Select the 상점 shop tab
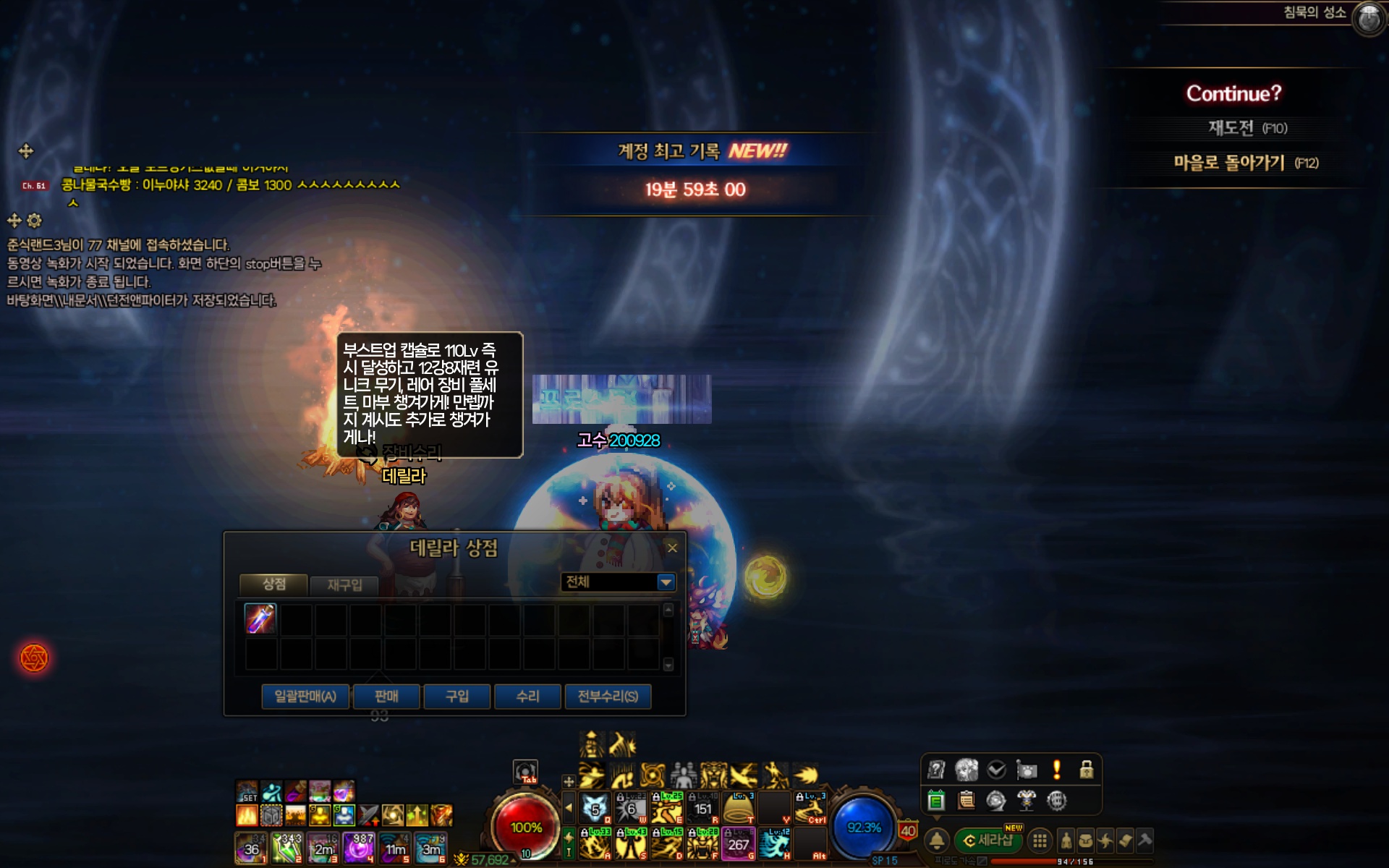Screen dimensions: 1389x868 pos(273,584)
